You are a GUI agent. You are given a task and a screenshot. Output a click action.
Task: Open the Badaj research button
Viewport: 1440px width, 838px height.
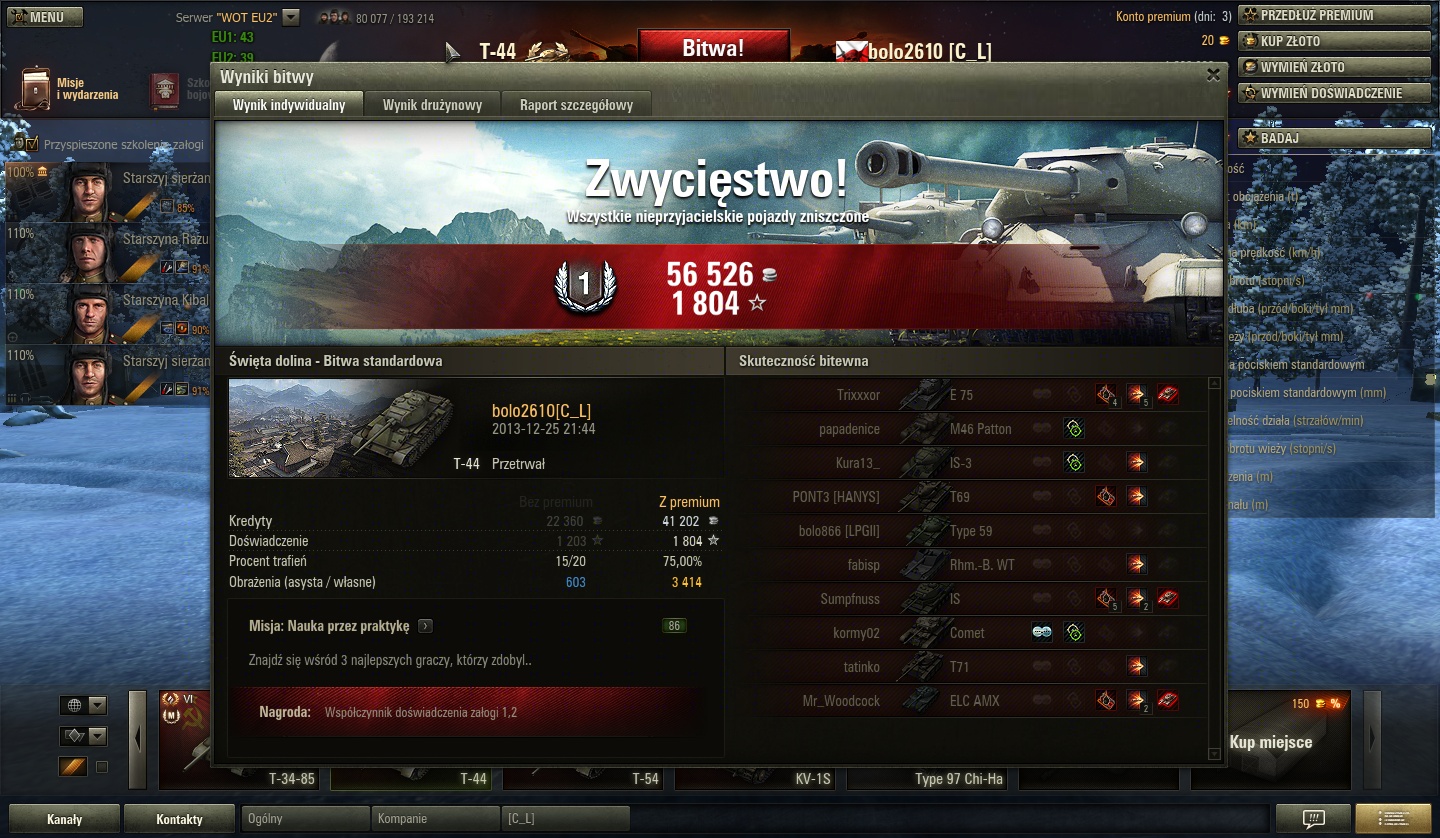1334,138
